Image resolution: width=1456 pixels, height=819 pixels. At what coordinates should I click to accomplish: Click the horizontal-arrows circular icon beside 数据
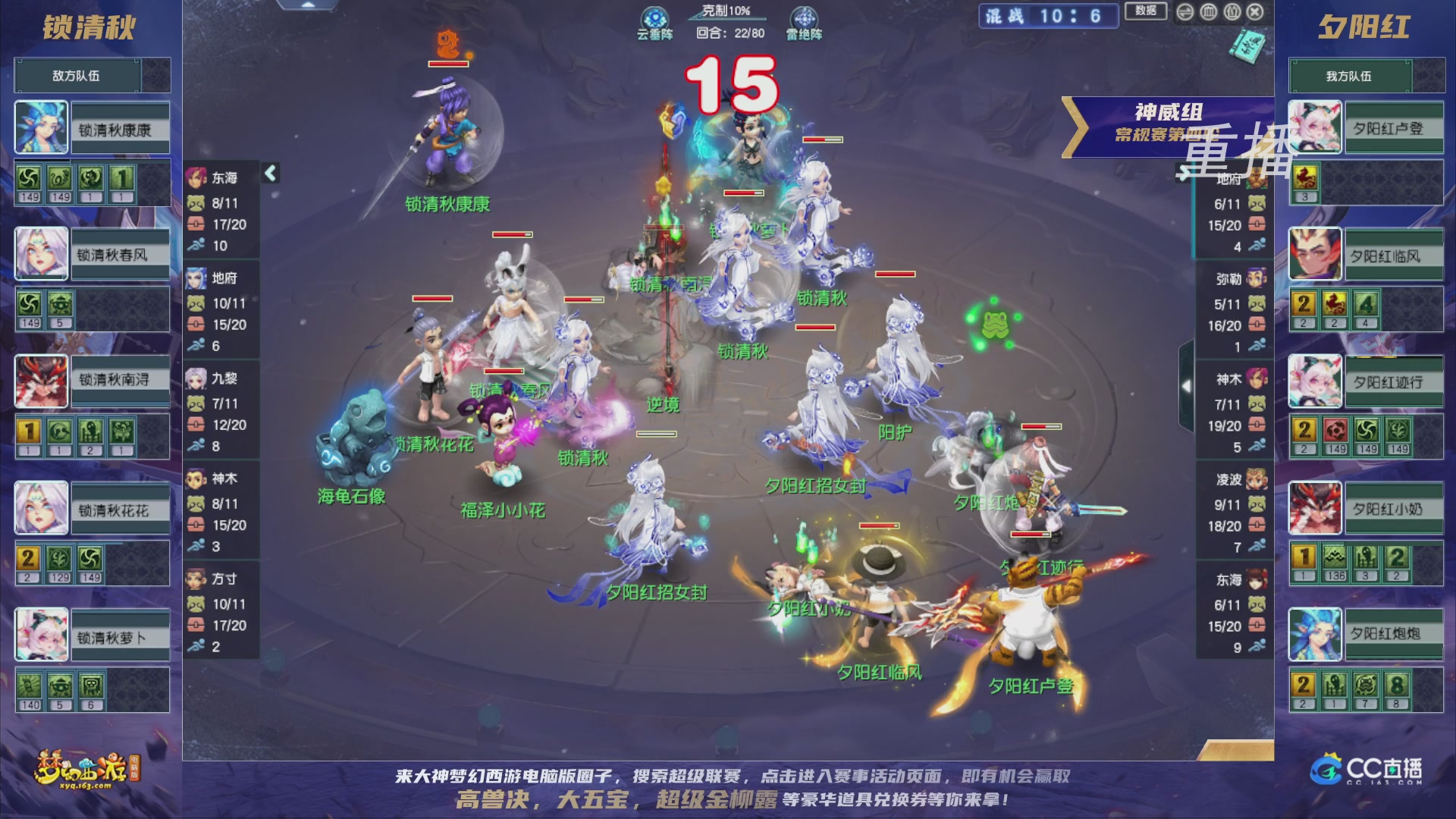(1185, 11)
